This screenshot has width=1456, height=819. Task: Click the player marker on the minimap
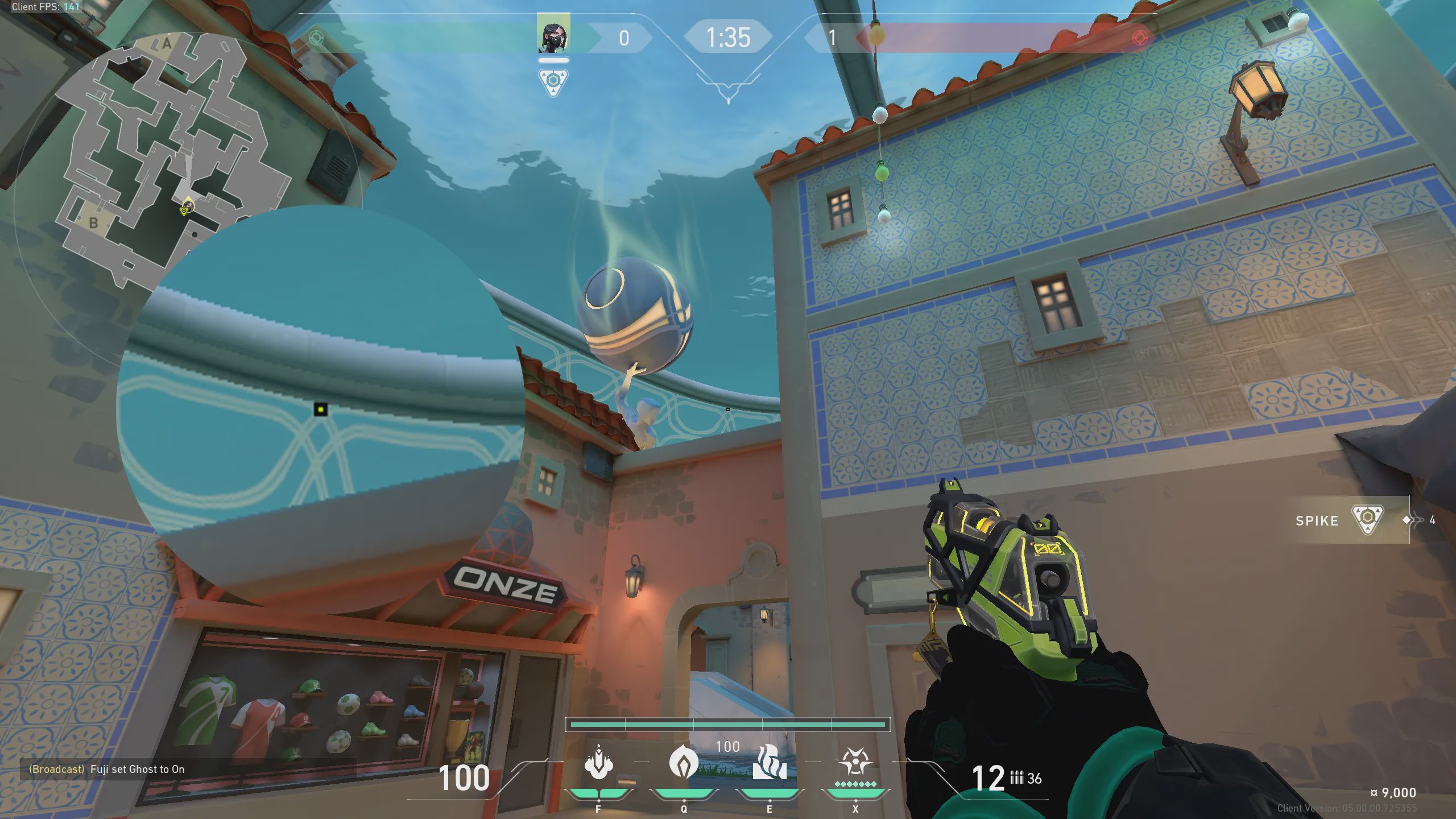pos(187,206)
